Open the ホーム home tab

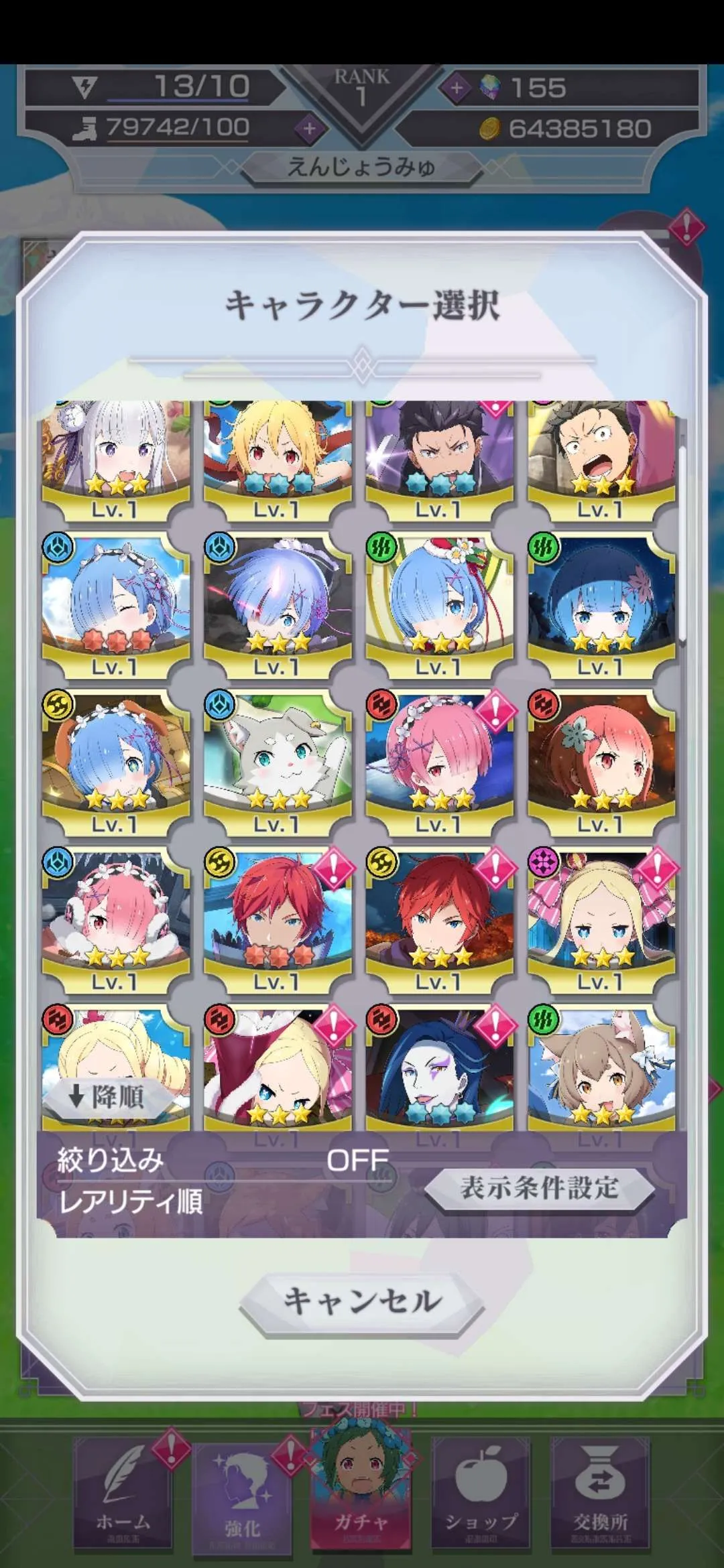(x=123, y=1501)
